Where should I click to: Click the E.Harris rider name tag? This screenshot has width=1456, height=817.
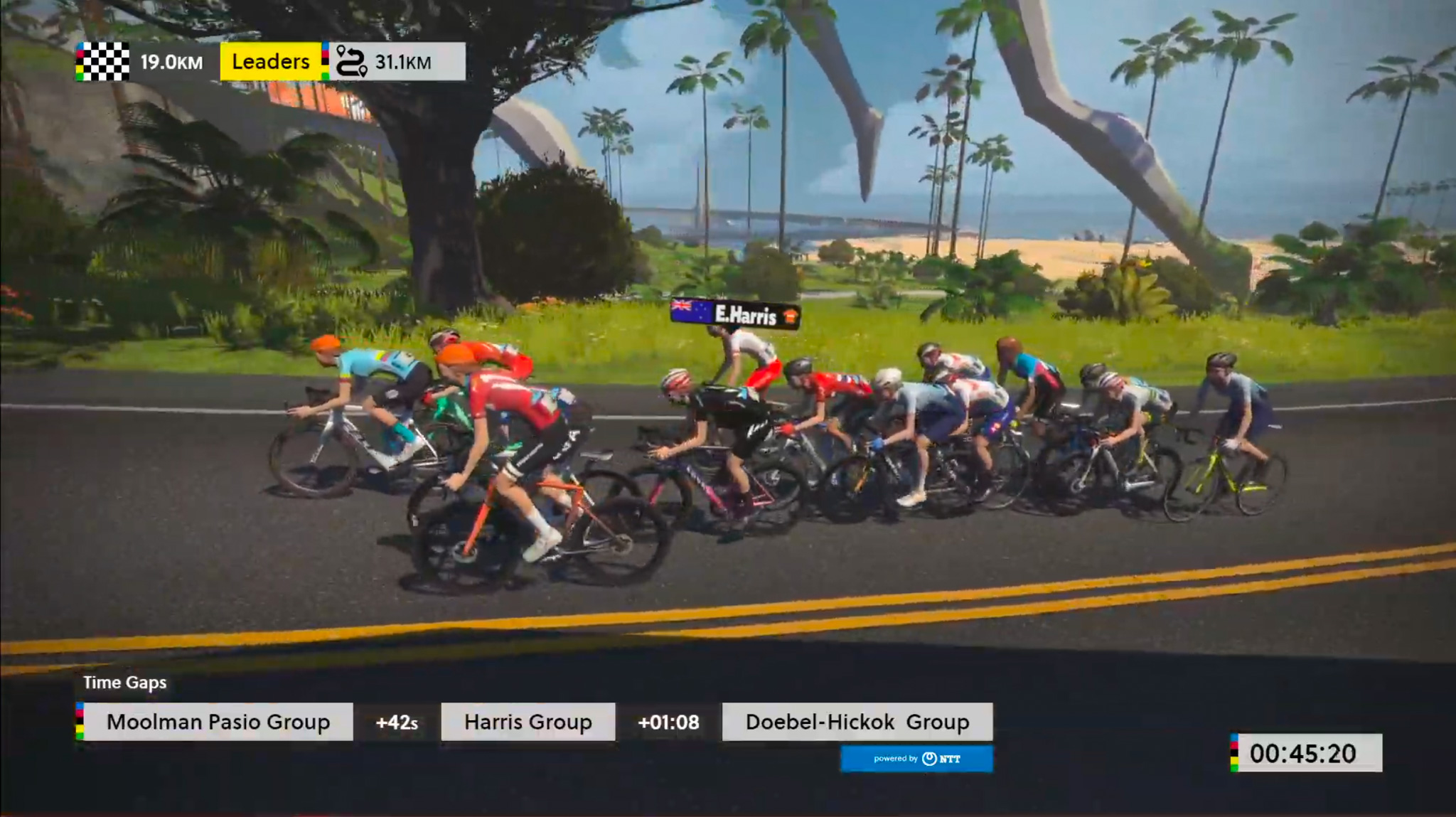pyautogui.click(x=736, y=314)
